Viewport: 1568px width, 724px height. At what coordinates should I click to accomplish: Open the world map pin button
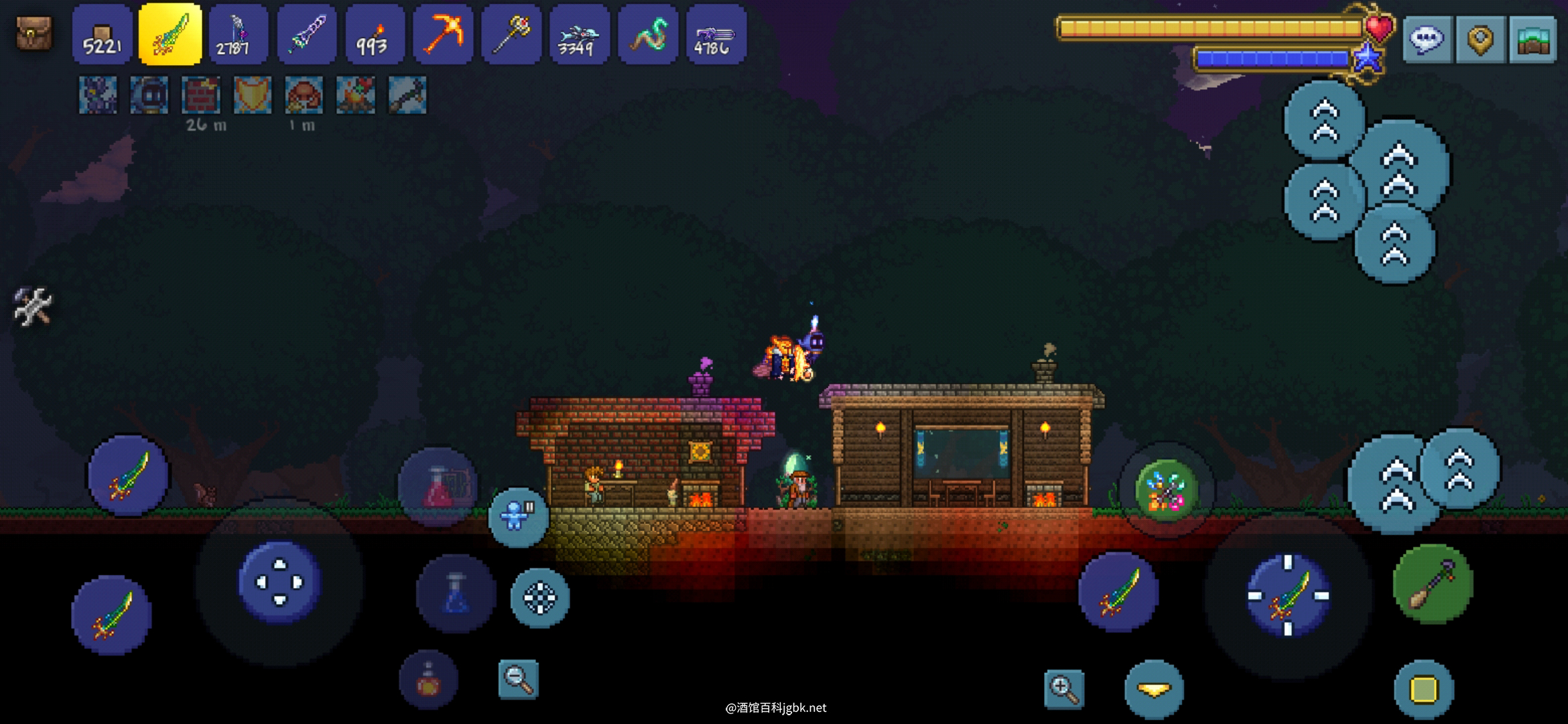pos(1480,40)
